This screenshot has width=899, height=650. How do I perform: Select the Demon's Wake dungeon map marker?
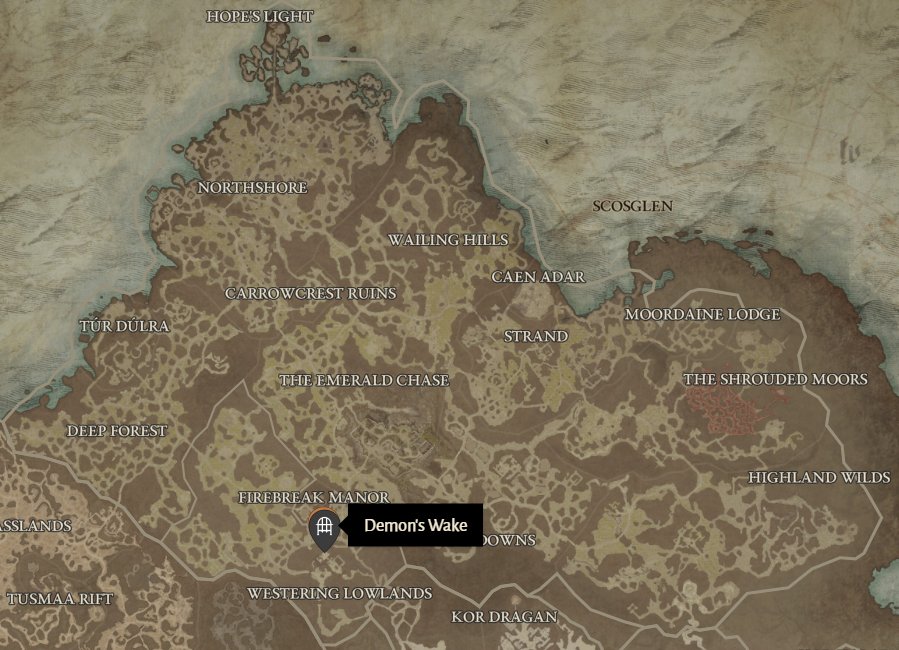323,527
